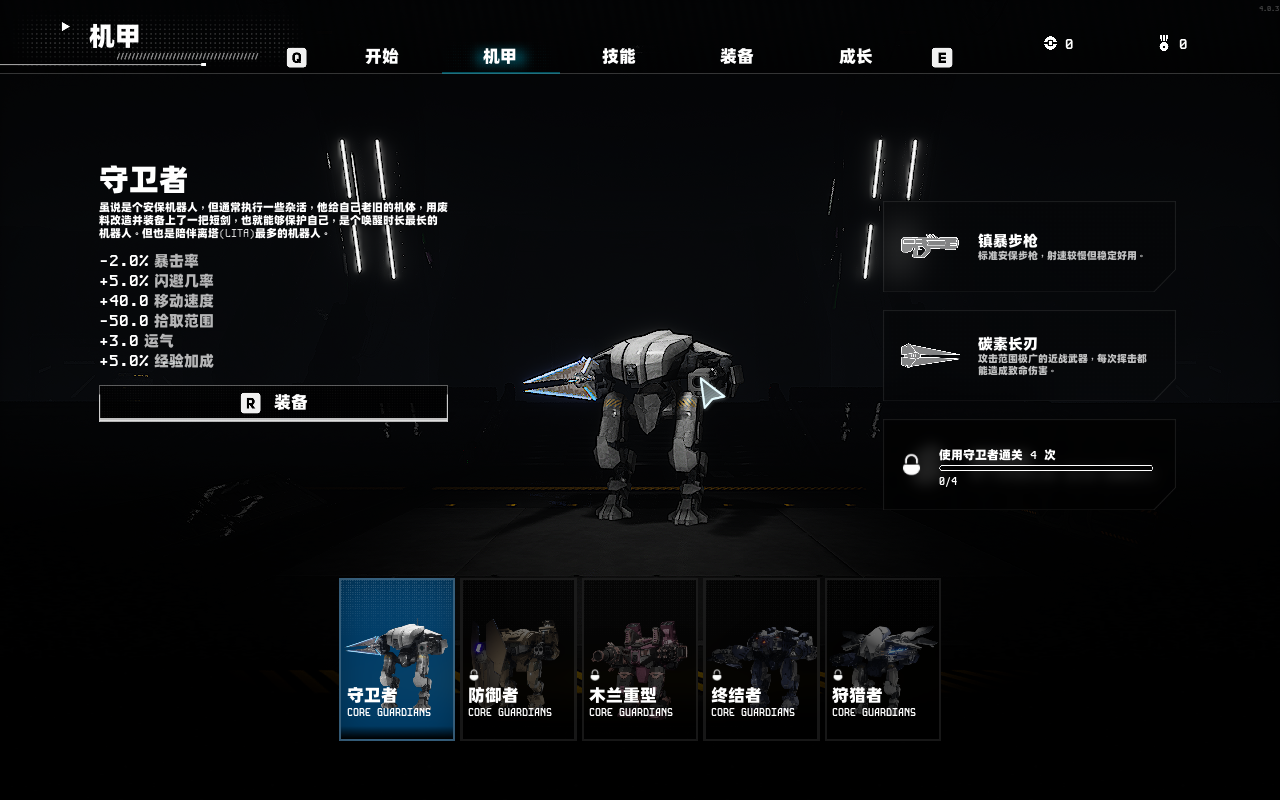The image size is (1280, 800).
Task: Select the 狩猎者 mech card
Action: 883,659
